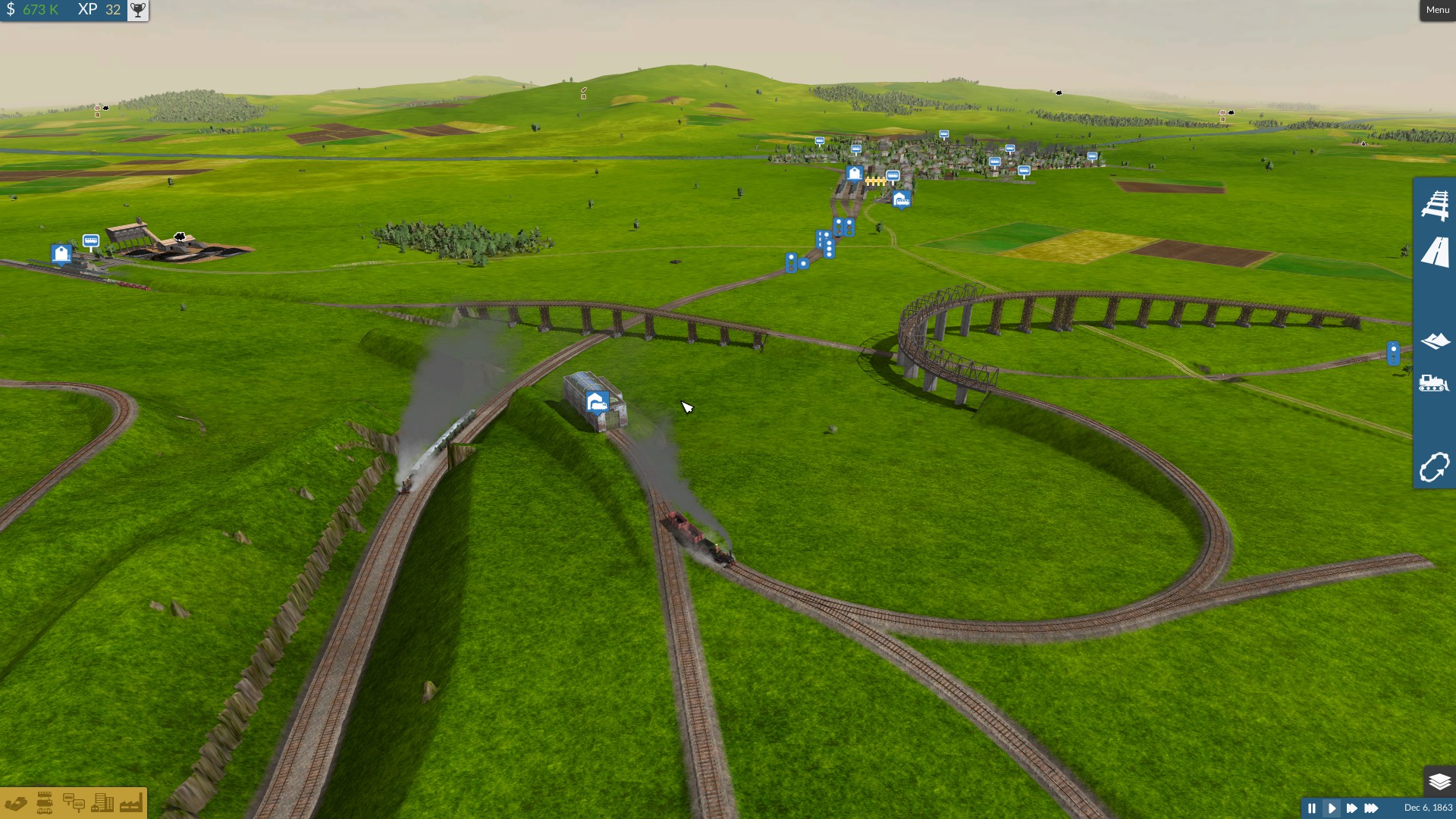Click the money balance display
1456x819 pixels.
click(33, 10)
